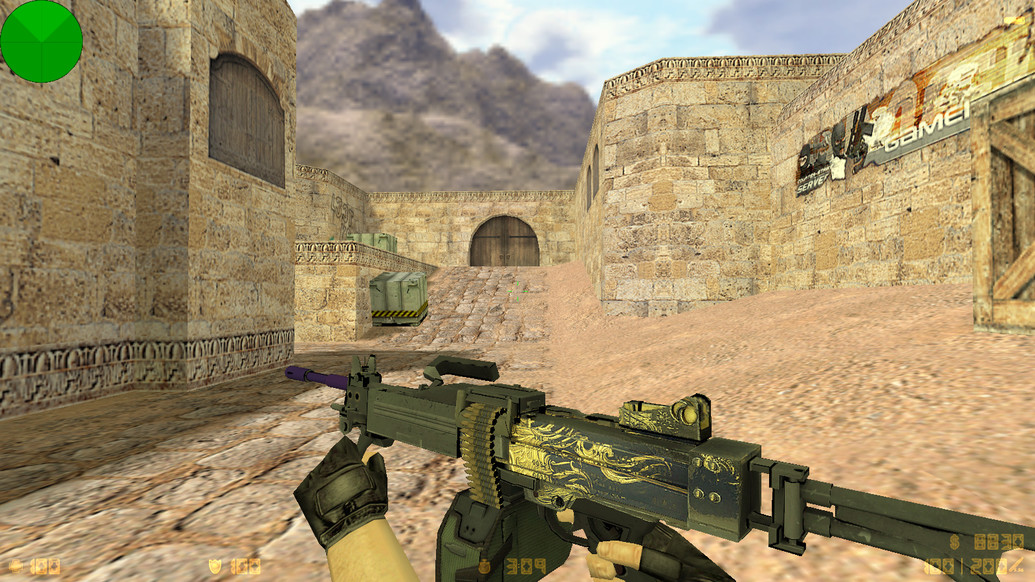Screen dimensions: 1035x582
Task: Click the green circular radar
Action: coord(41,41)
